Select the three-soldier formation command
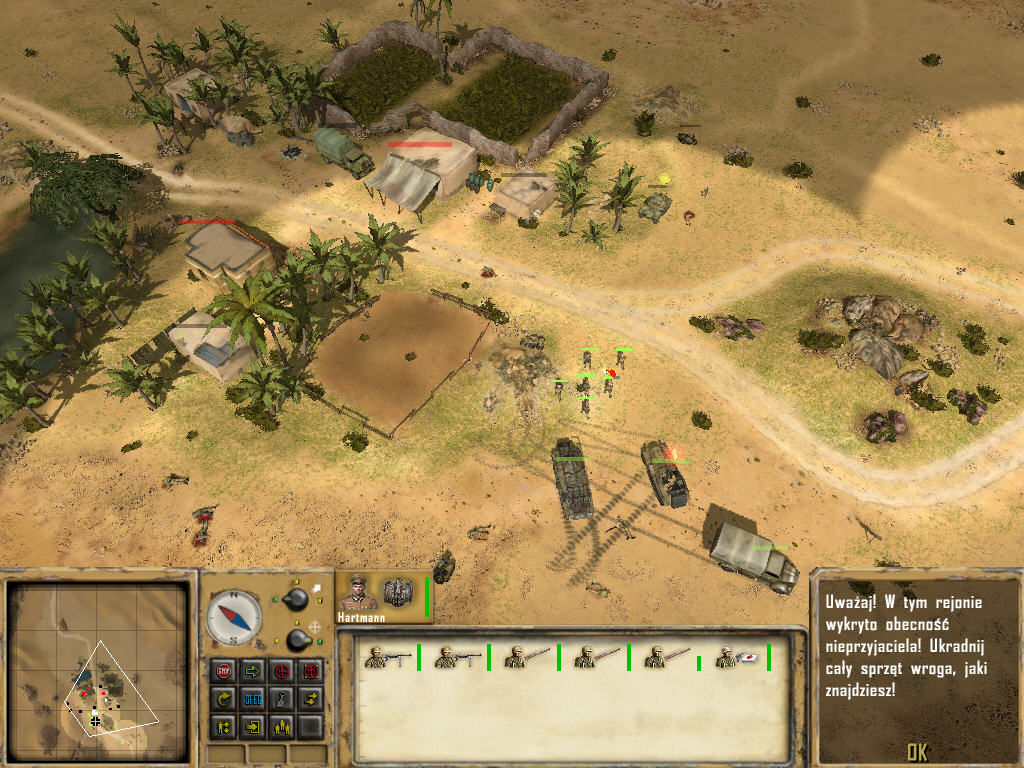This screenshot has height=768, width=1024. [282, 726]
